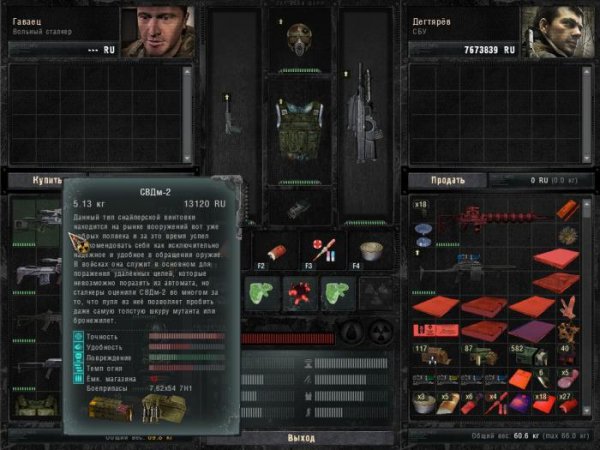600x450 pixels.
Task: Select the red spiky artifact in the belt
Action: [x=298, y=293]
